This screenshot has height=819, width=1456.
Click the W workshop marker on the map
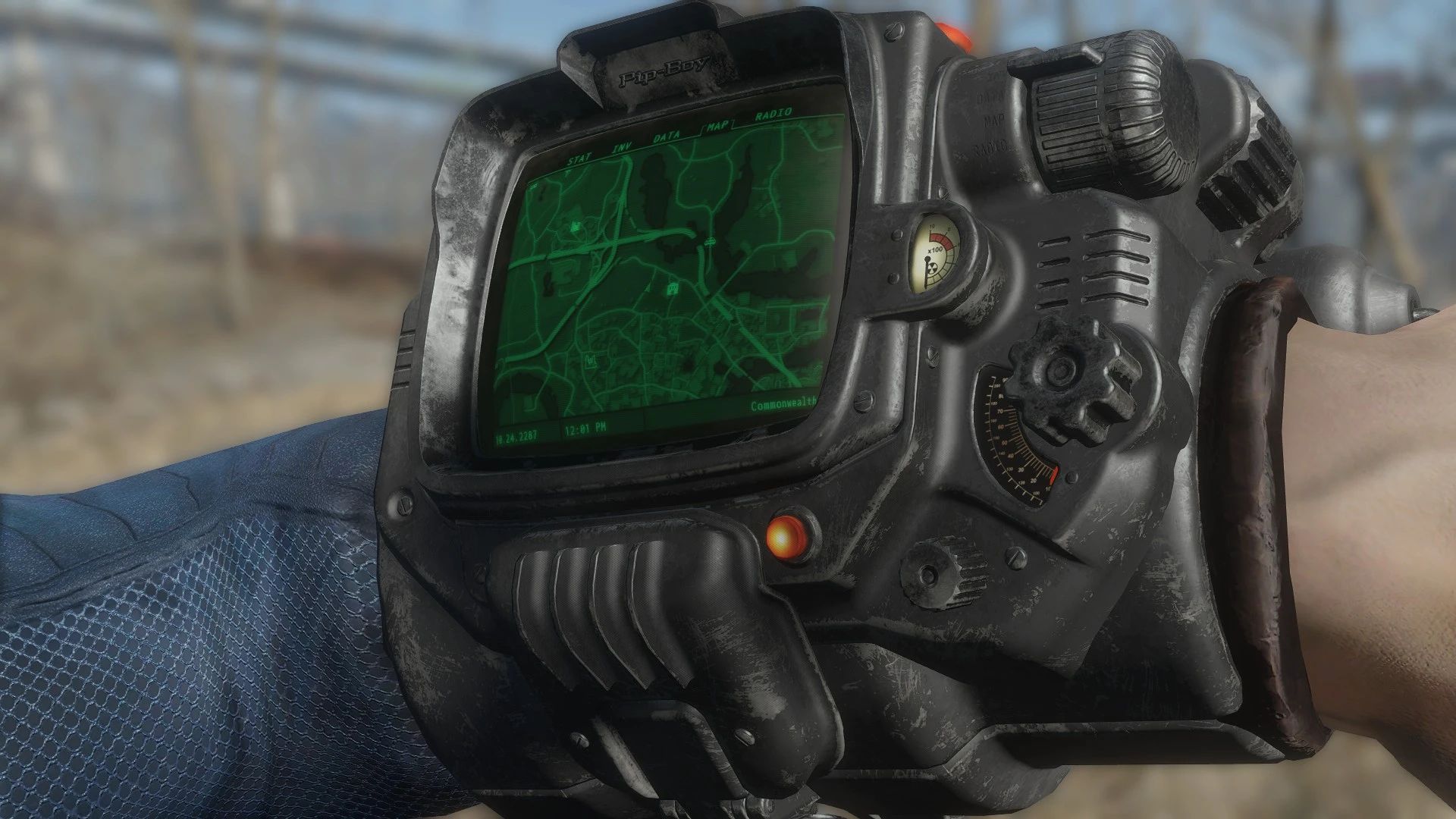(591, 359)
